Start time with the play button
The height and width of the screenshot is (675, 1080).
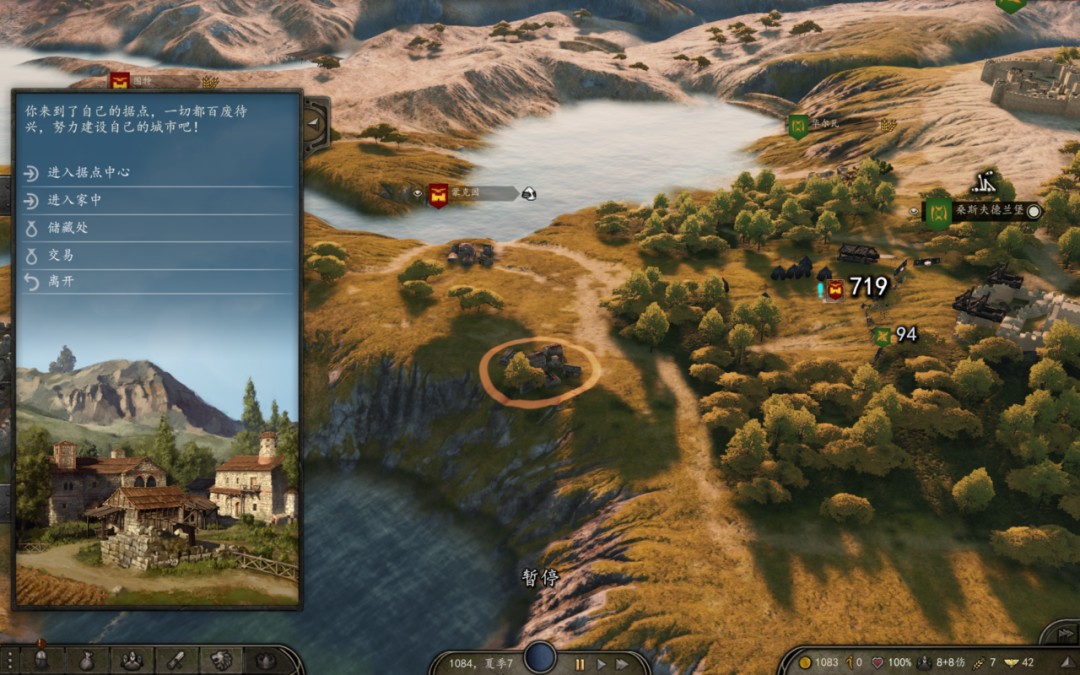(601, 663)
